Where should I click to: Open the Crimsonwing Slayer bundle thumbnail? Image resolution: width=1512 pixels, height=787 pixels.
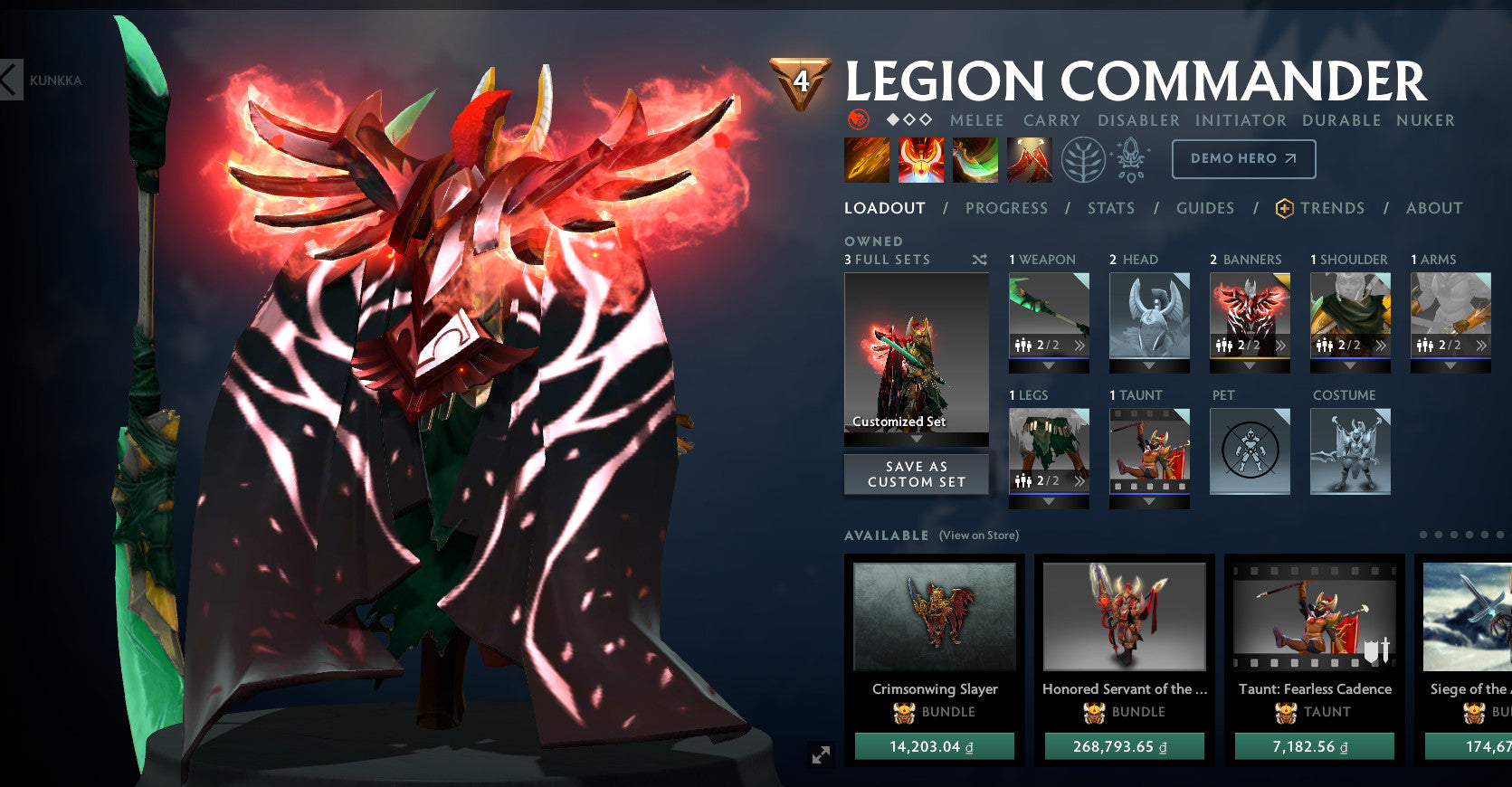[x=934, y=617]
